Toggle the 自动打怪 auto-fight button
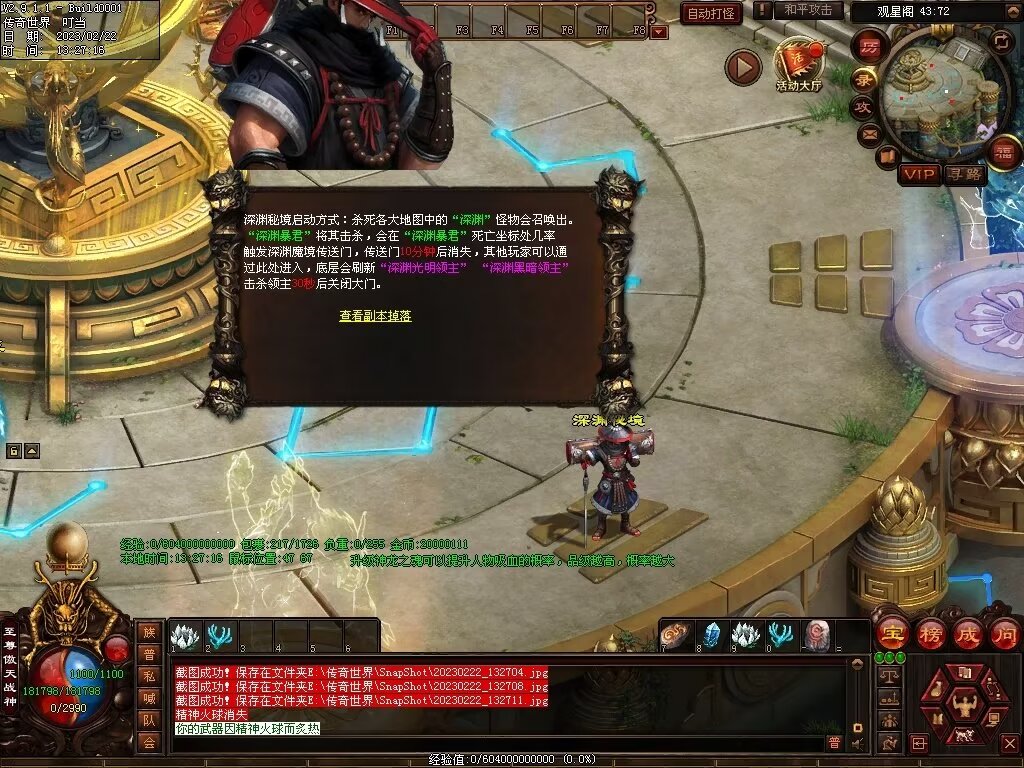 pos(711,13)
